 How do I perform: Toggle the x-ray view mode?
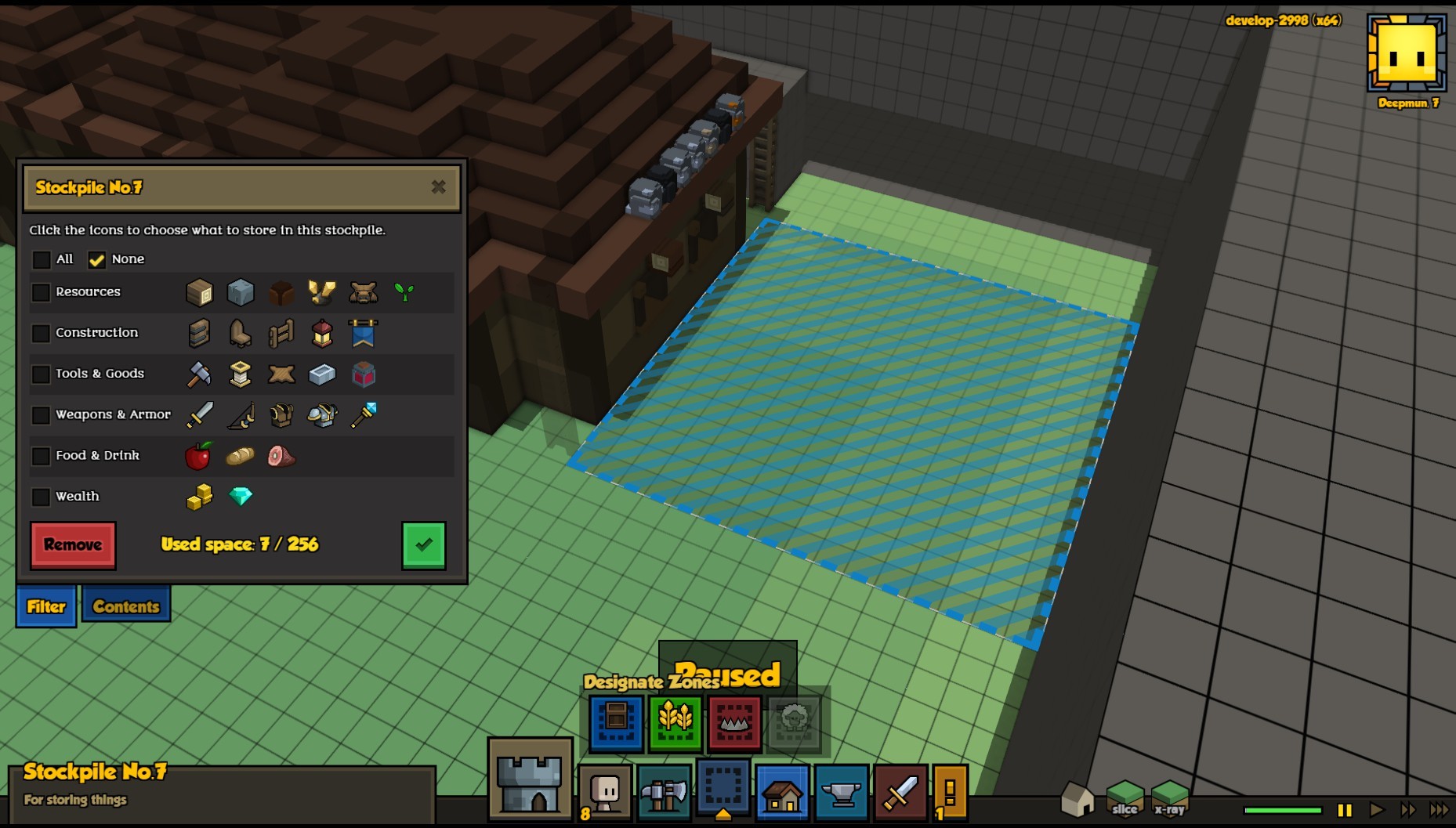click(x=1169, y=798)
